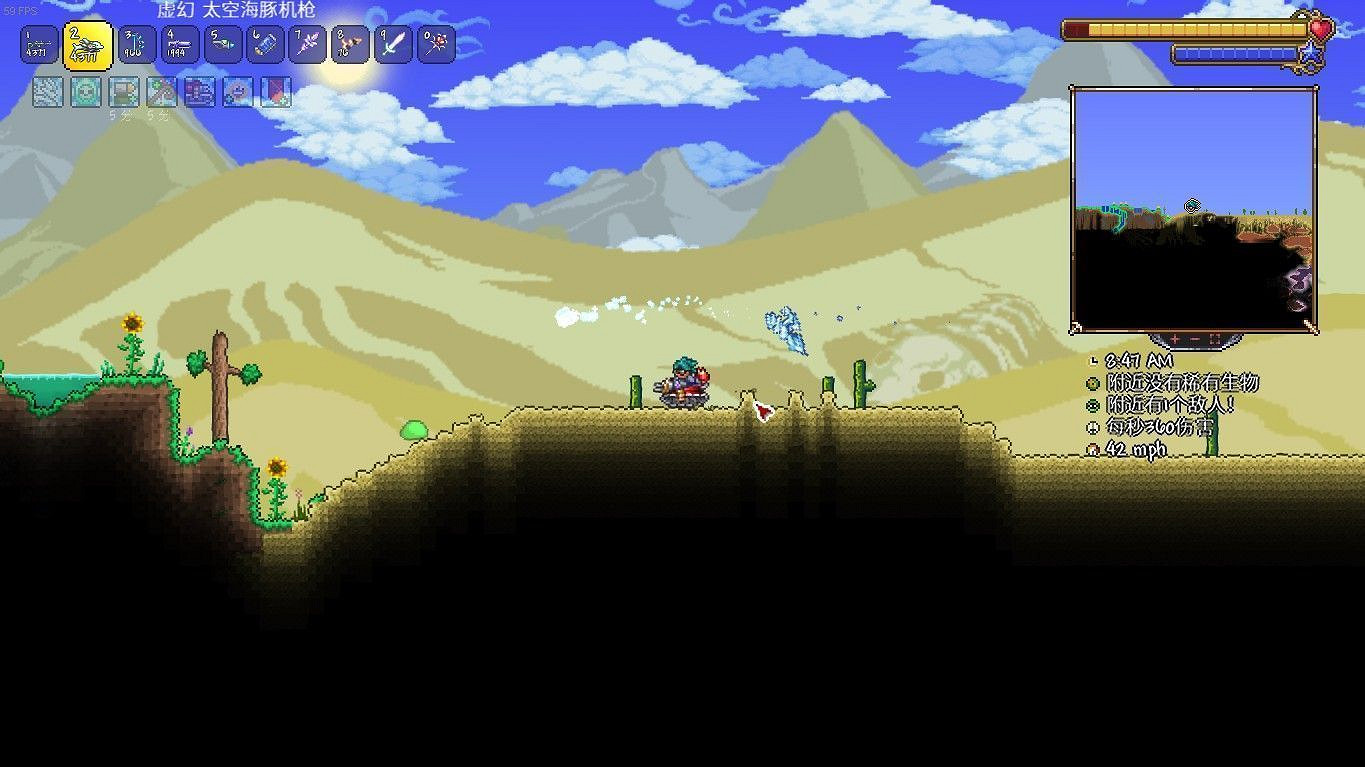Select the gun in hotbar slot 4

pyautogui.click(x=178, y=44)
